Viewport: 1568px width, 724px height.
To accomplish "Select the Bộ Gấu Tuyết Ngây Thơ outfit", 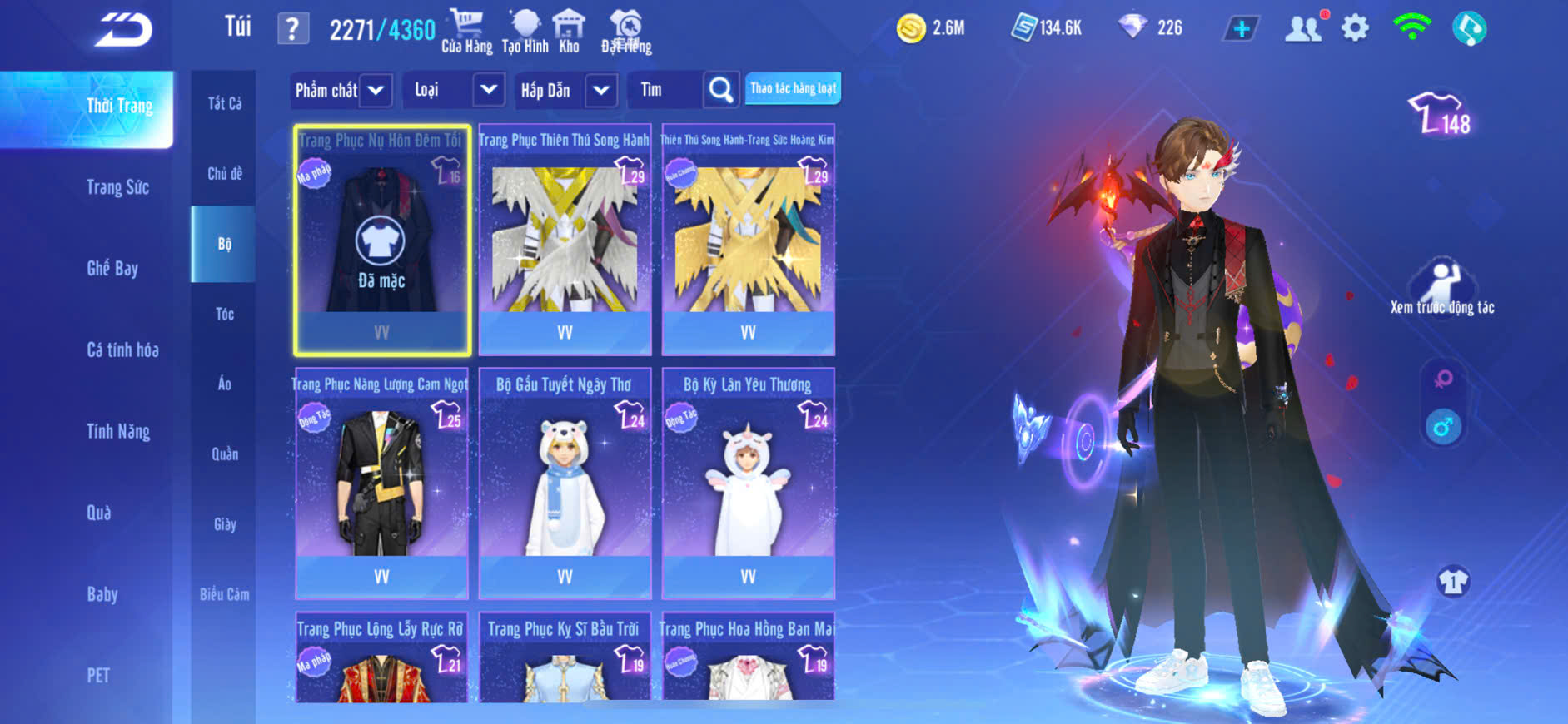I will pyautogui.click(x=565, y=483).
